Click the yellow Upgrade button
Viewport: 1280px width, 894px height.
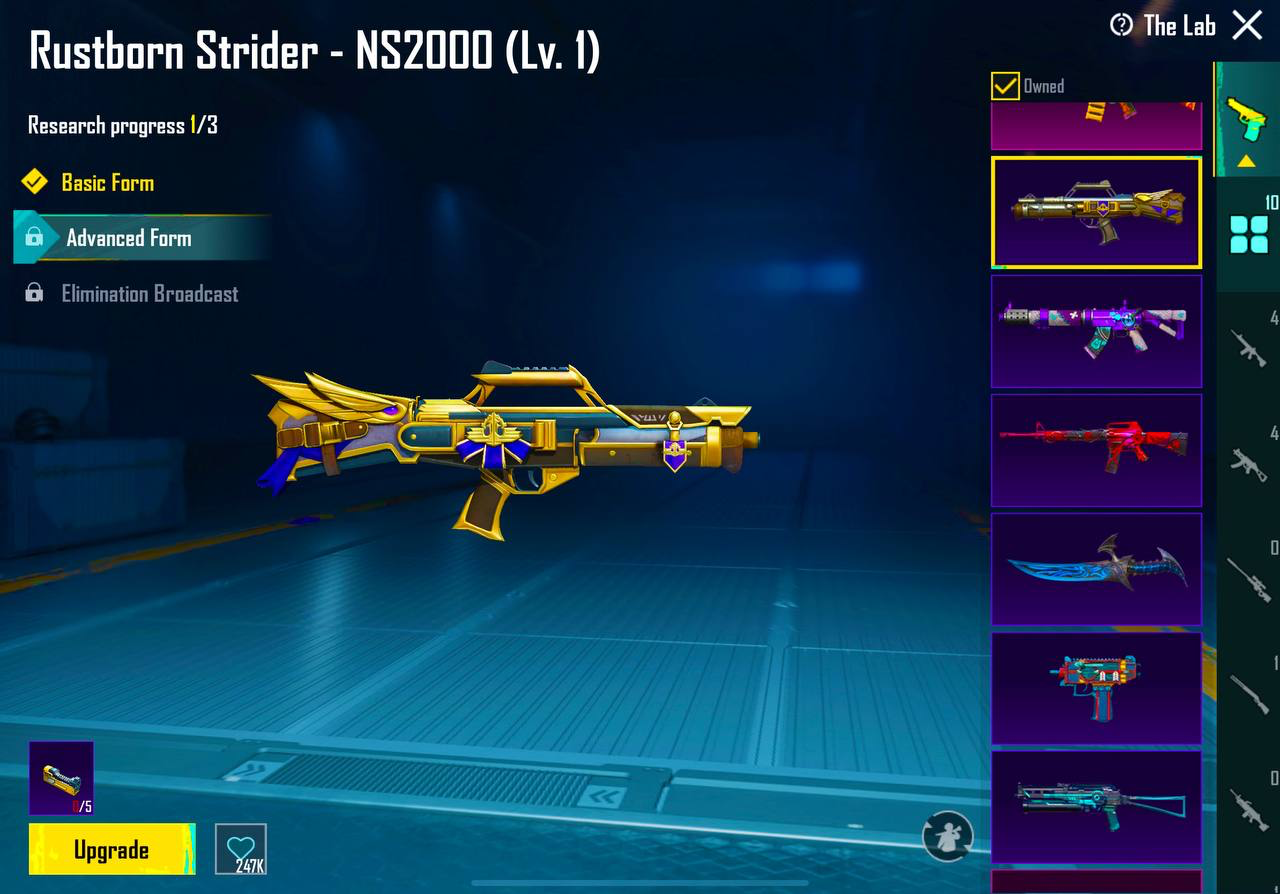click(x=111, y=850)
